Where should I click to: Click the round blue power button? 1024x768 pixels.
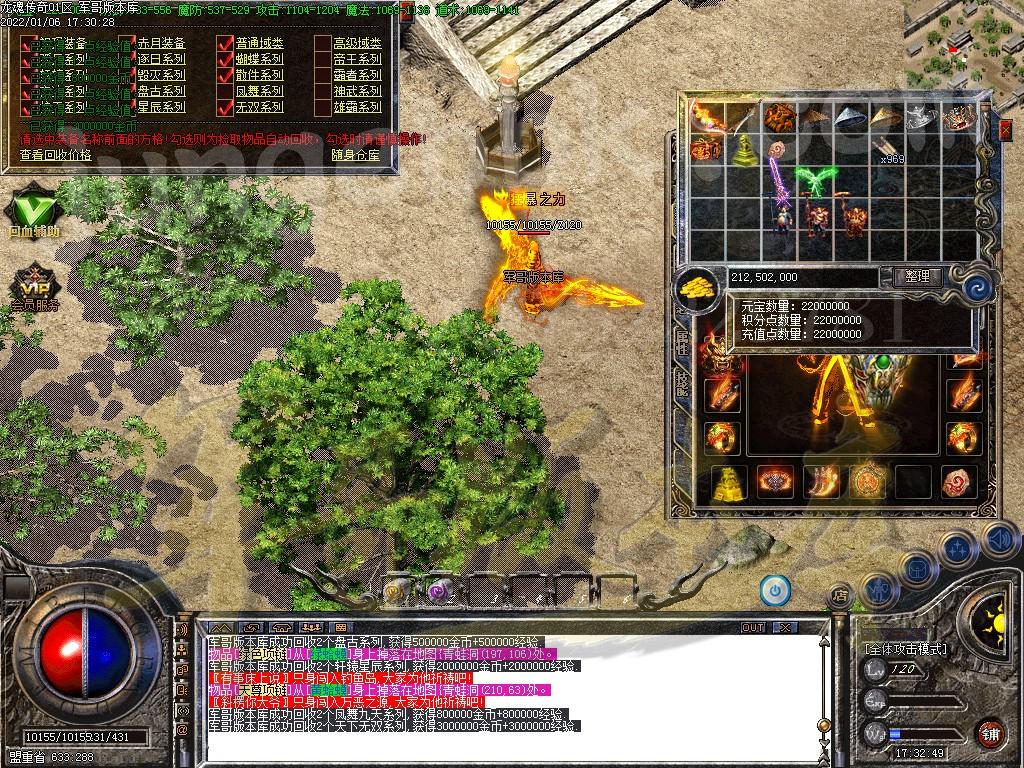coord(775,590)
